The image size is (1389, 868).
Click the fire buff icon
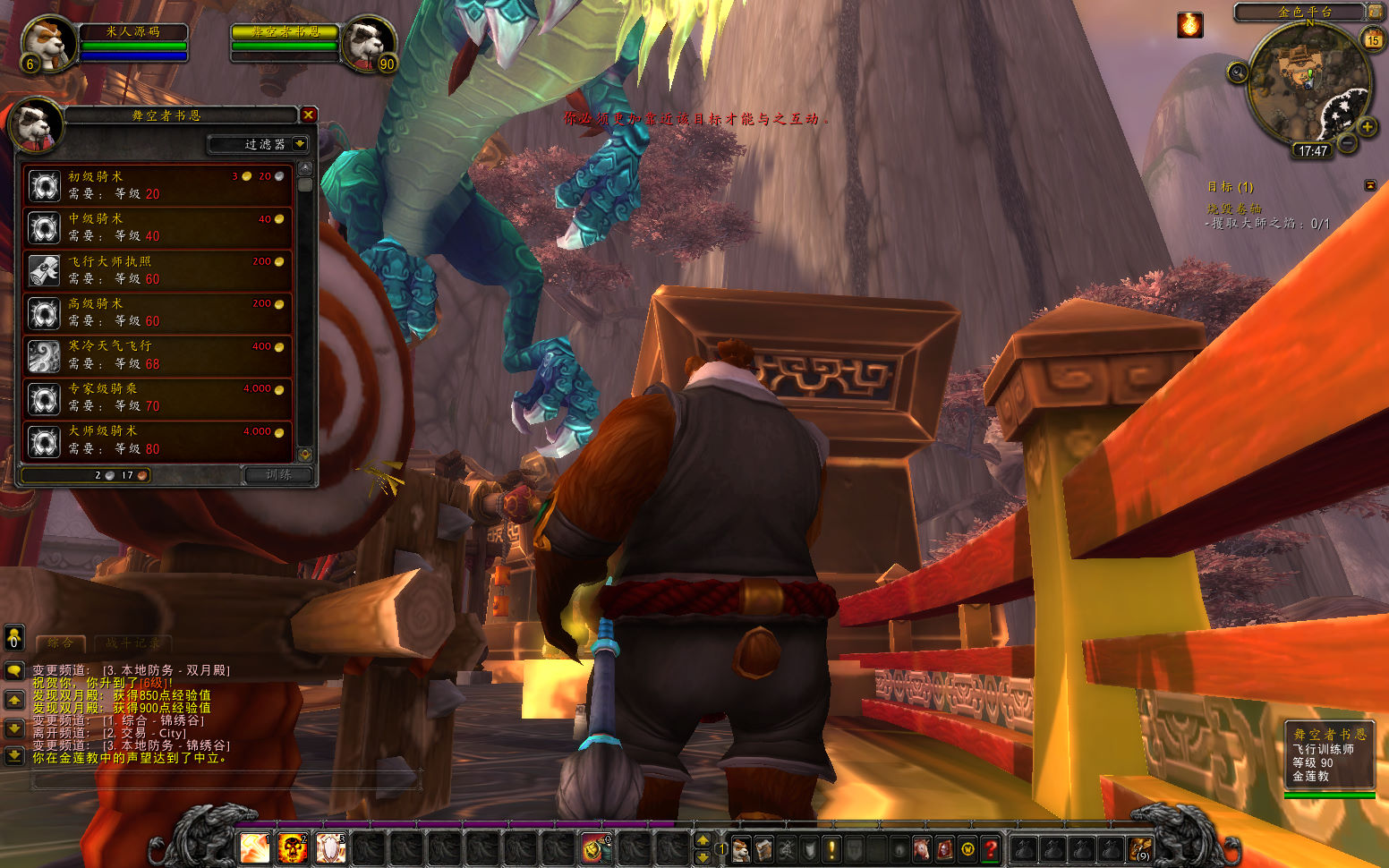(1189, 25)
